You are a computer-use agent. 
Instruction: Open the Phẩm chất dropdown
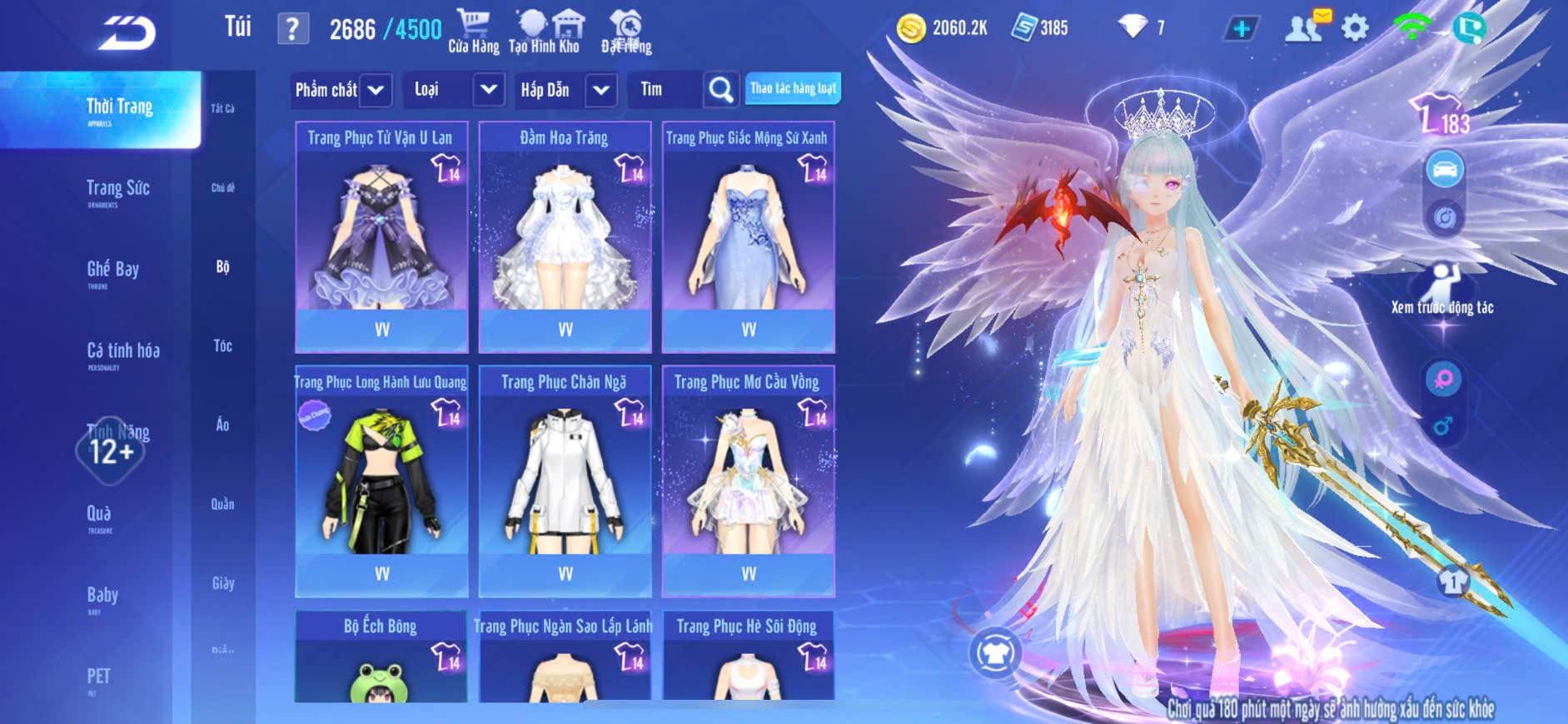341,90
